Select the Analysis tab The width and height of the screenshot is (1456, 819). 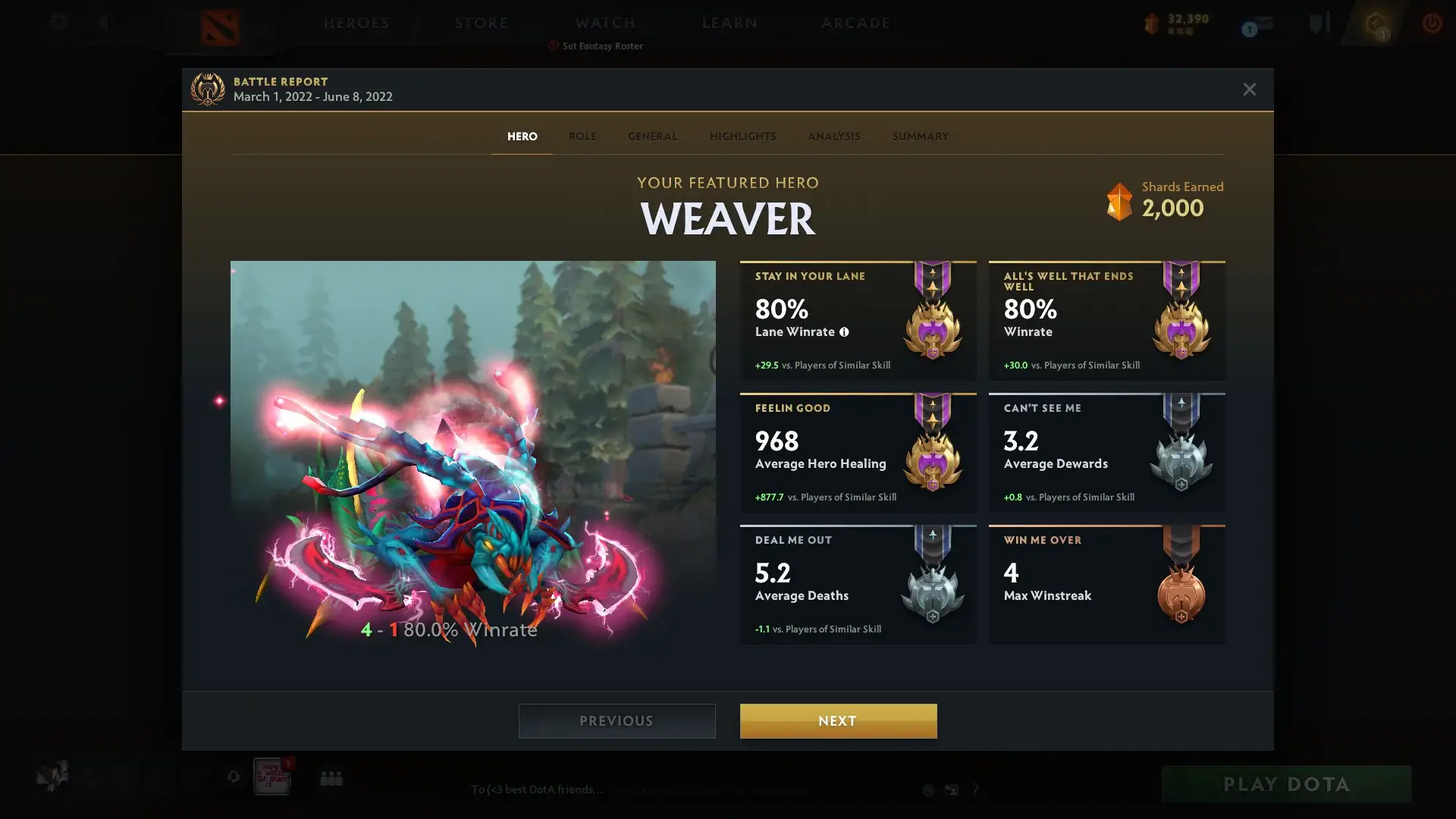[x=833, y=136]
